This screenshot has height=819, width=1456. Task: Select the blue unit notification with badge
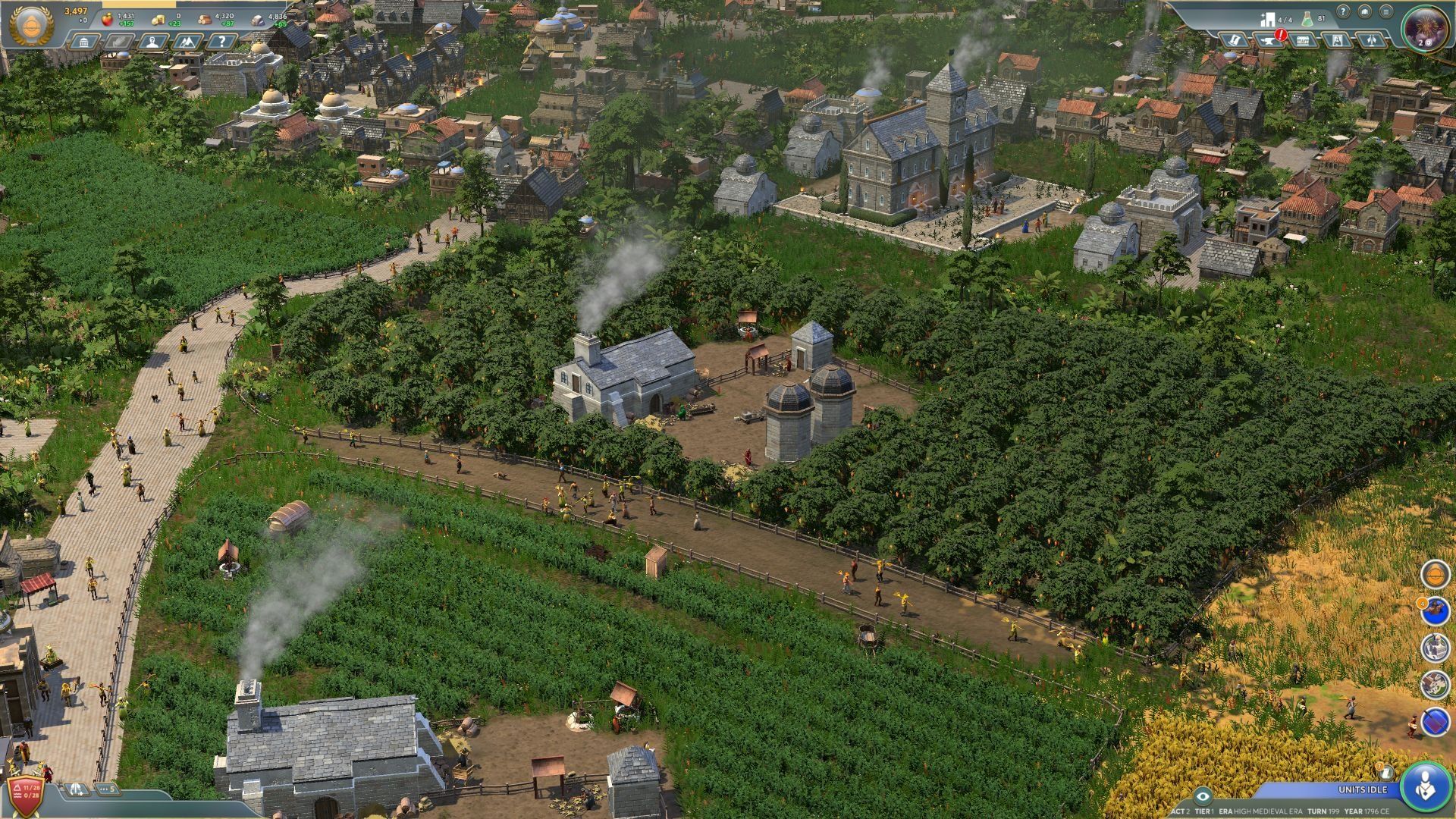coord(1435,610)
